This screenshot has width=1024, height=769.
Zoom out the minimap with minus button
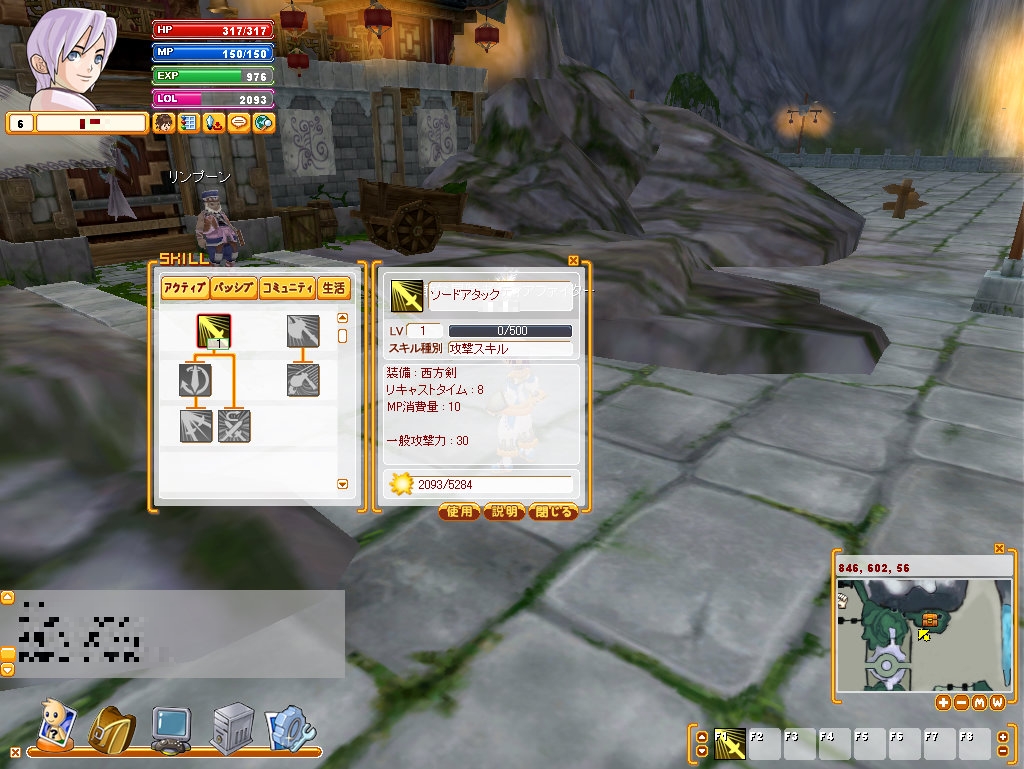(961, 703)
